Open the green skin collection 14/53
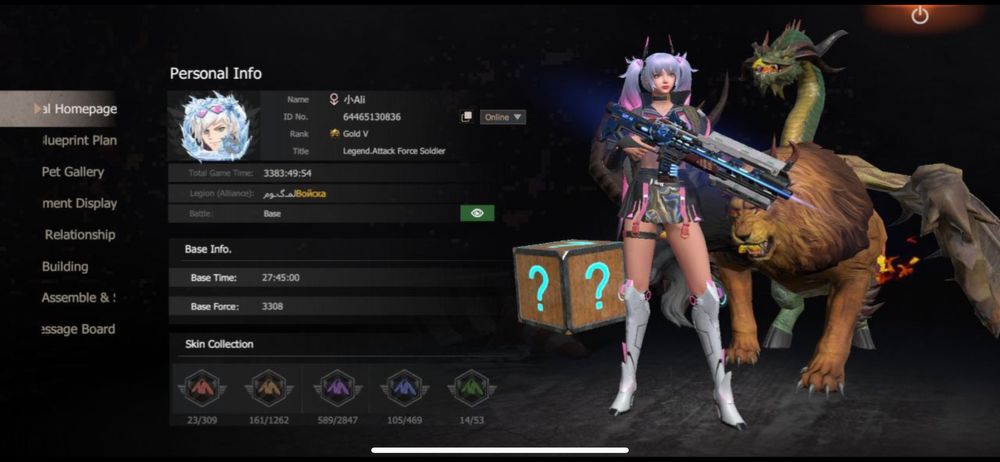Image resolution: width=1000 pixels, height=462 pixels. 472,388
